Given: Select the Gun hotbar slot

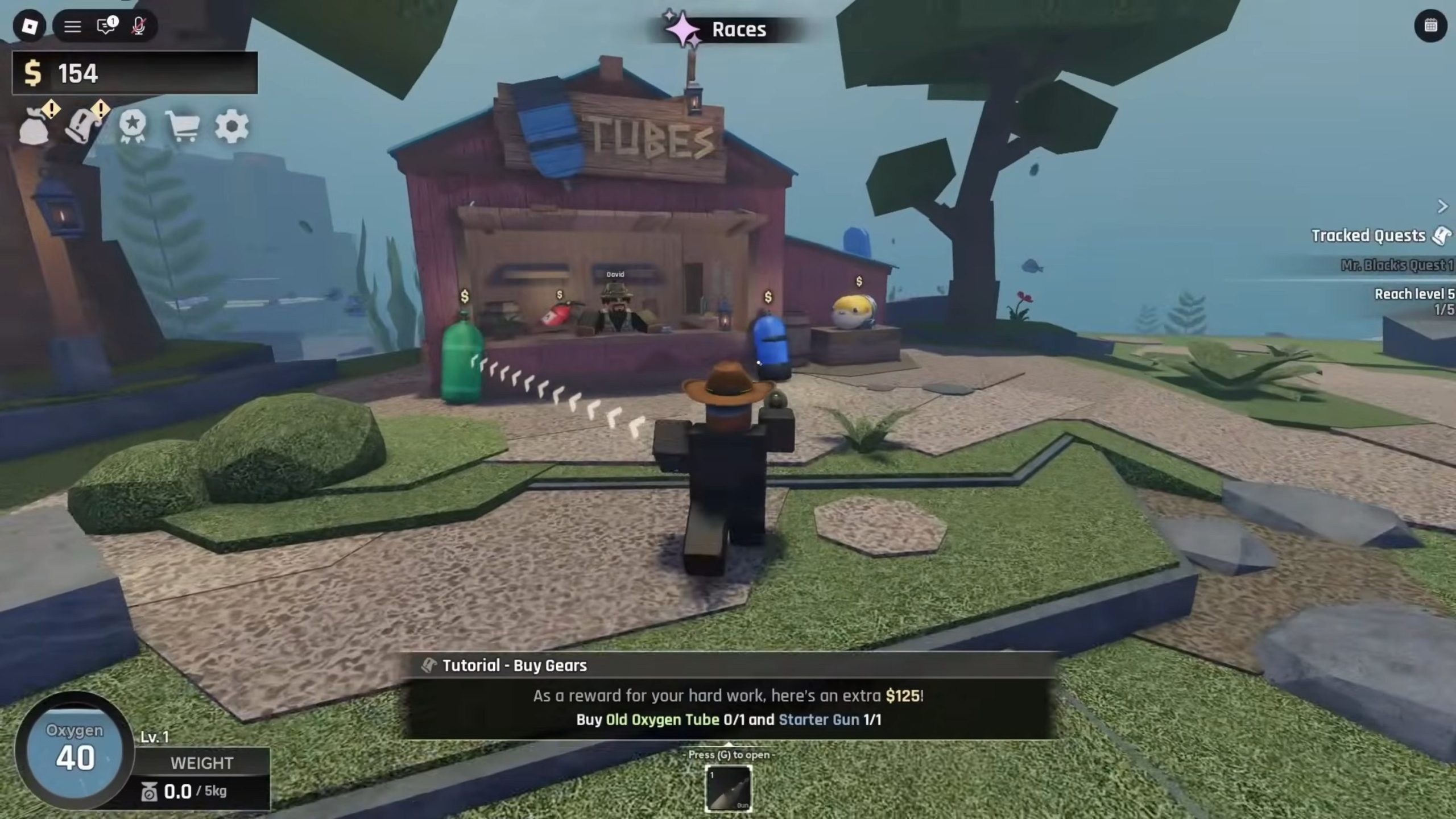Looking at the screenshot, I should coord(728,788).
